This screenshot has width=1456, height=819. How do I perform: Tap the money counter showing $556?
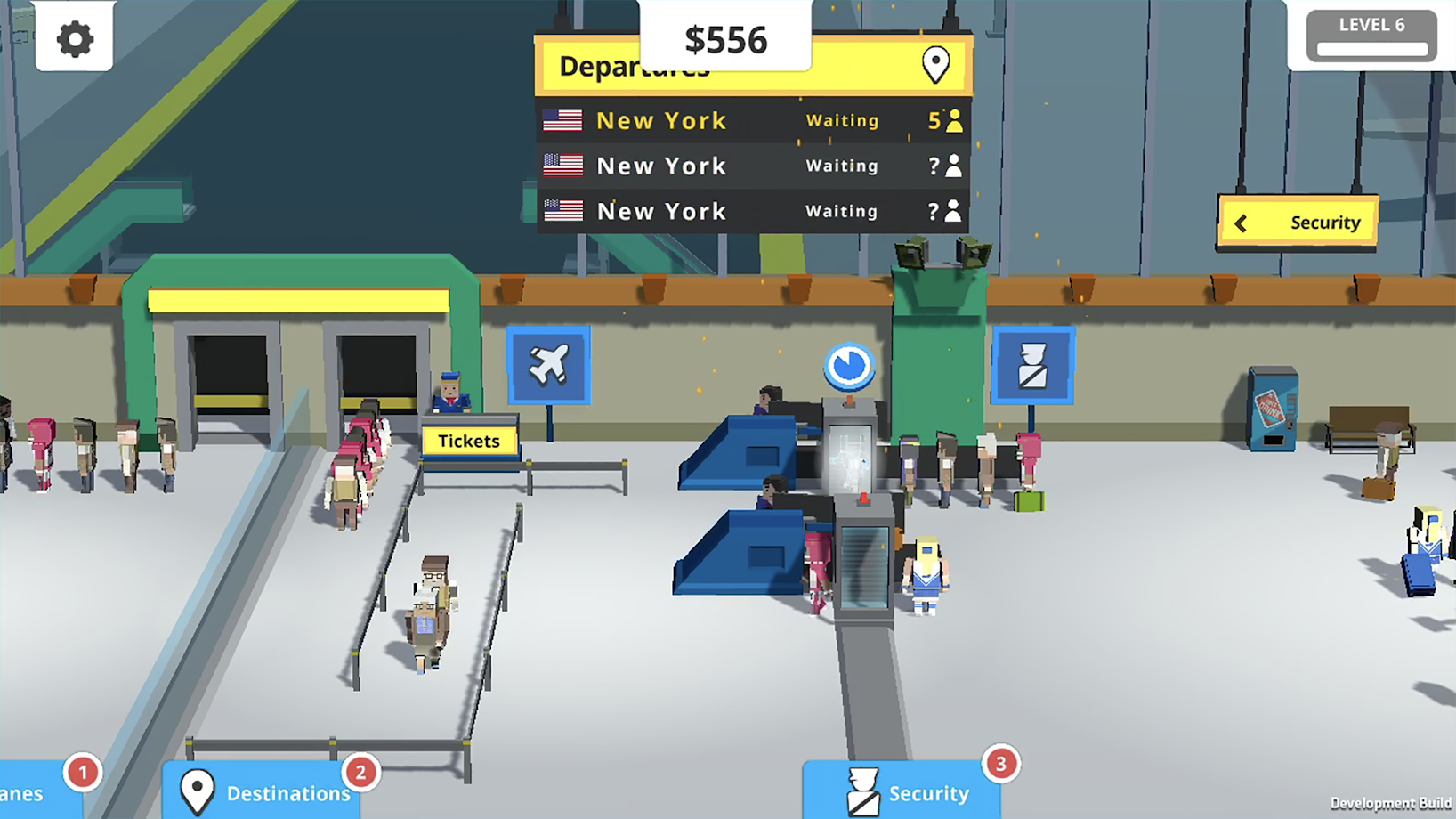(x=724, y=38)
